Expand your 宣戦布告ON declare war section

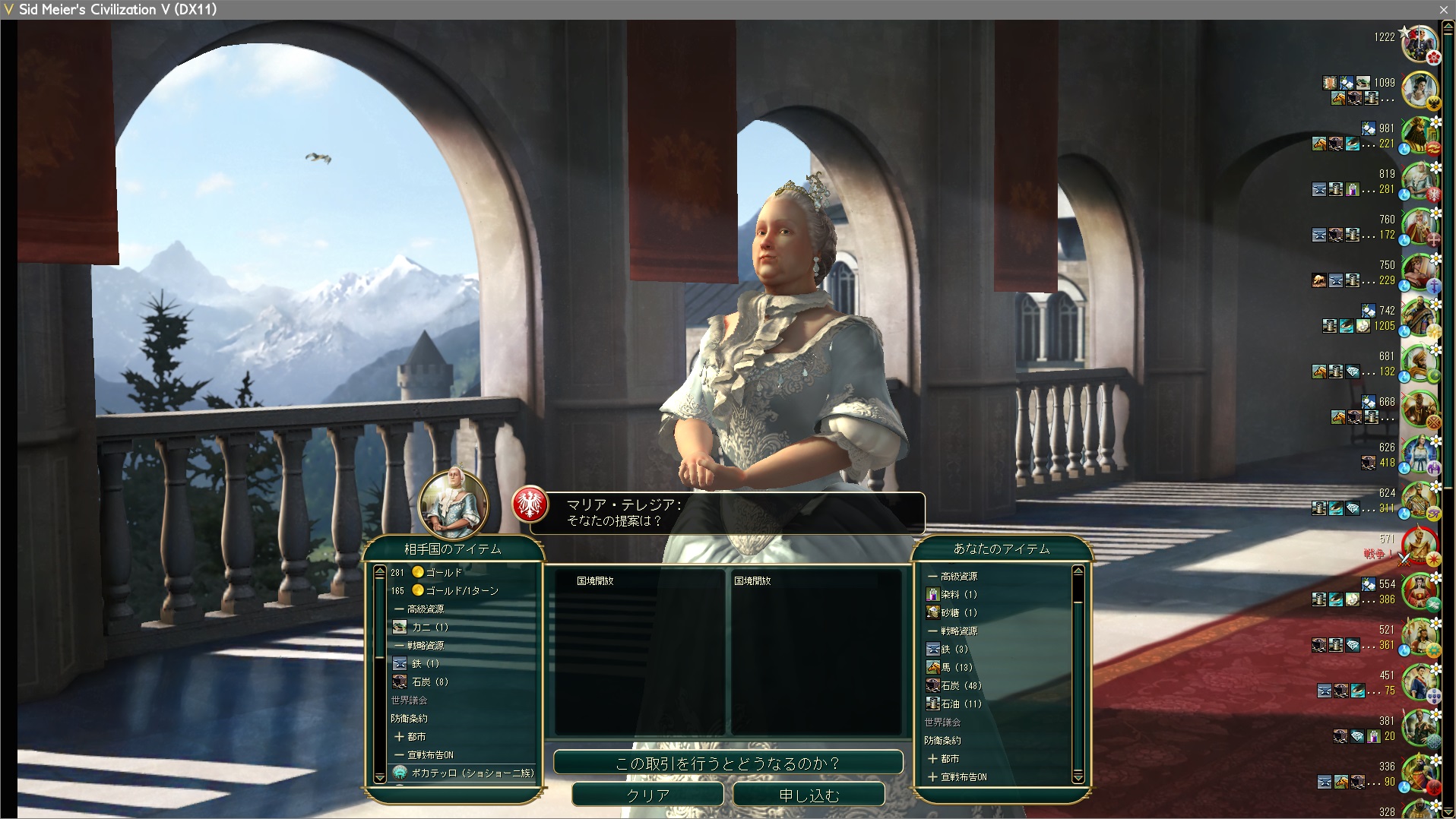tap(957, 776)
